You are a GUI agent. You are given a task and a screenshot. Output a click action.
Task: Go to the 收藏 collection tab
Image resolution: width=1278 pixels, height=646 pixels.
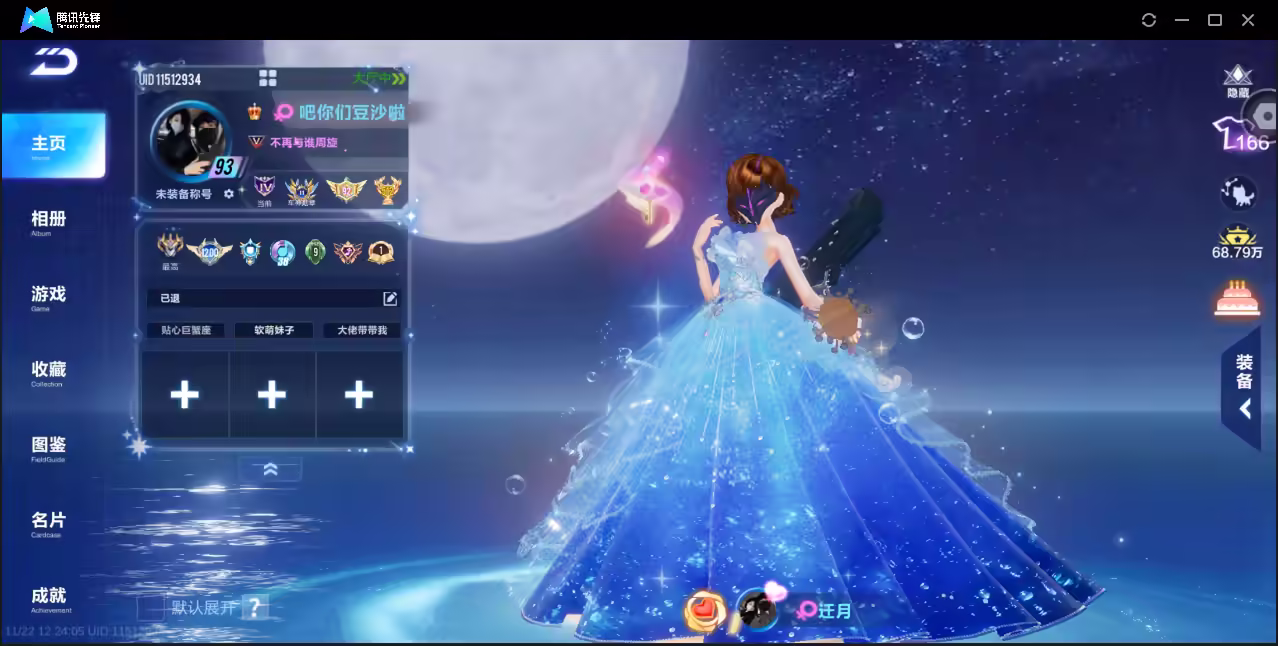pos(49,371)
